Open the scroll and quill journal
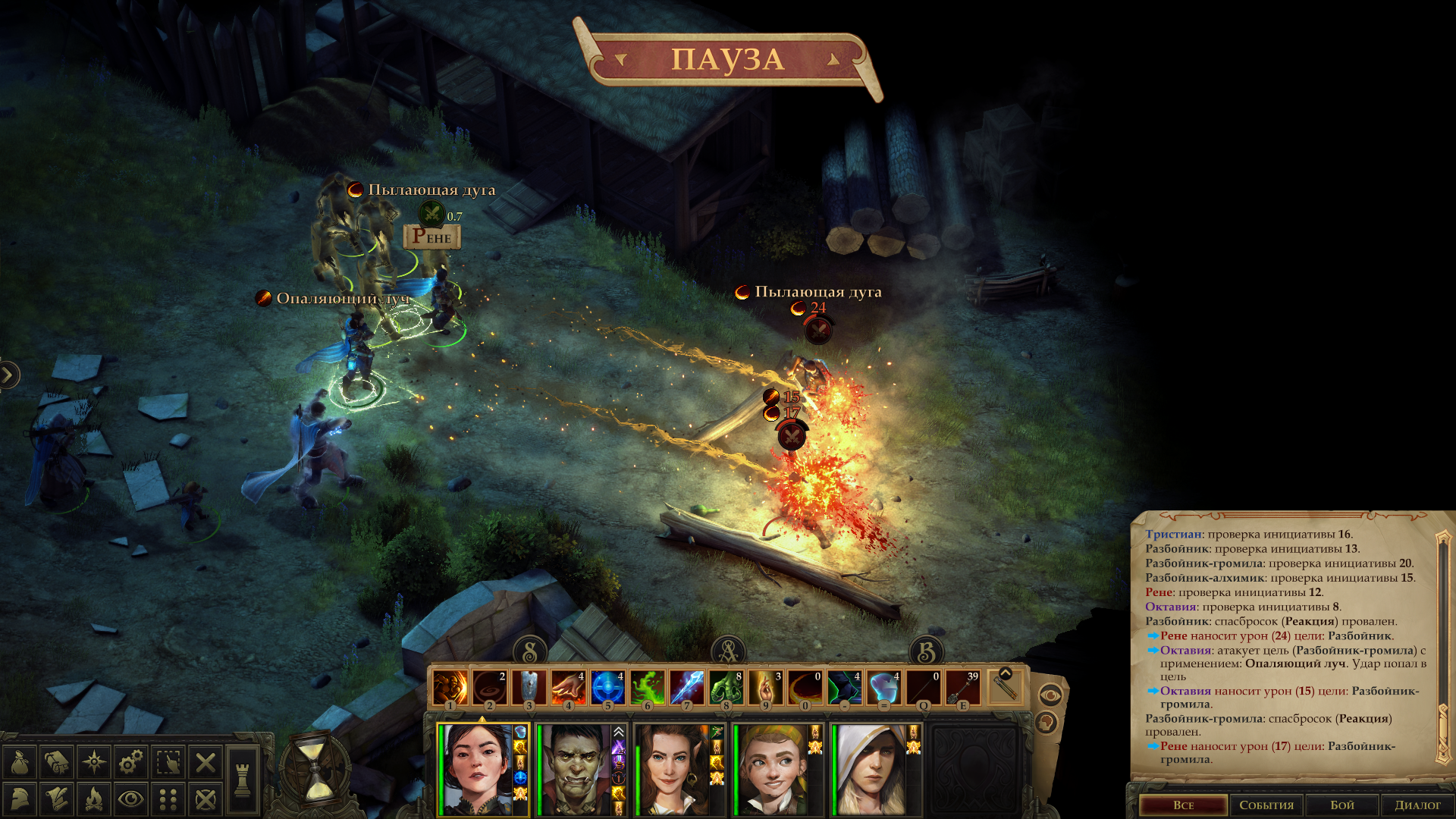The image size is (1456, 819). point(57,799)
